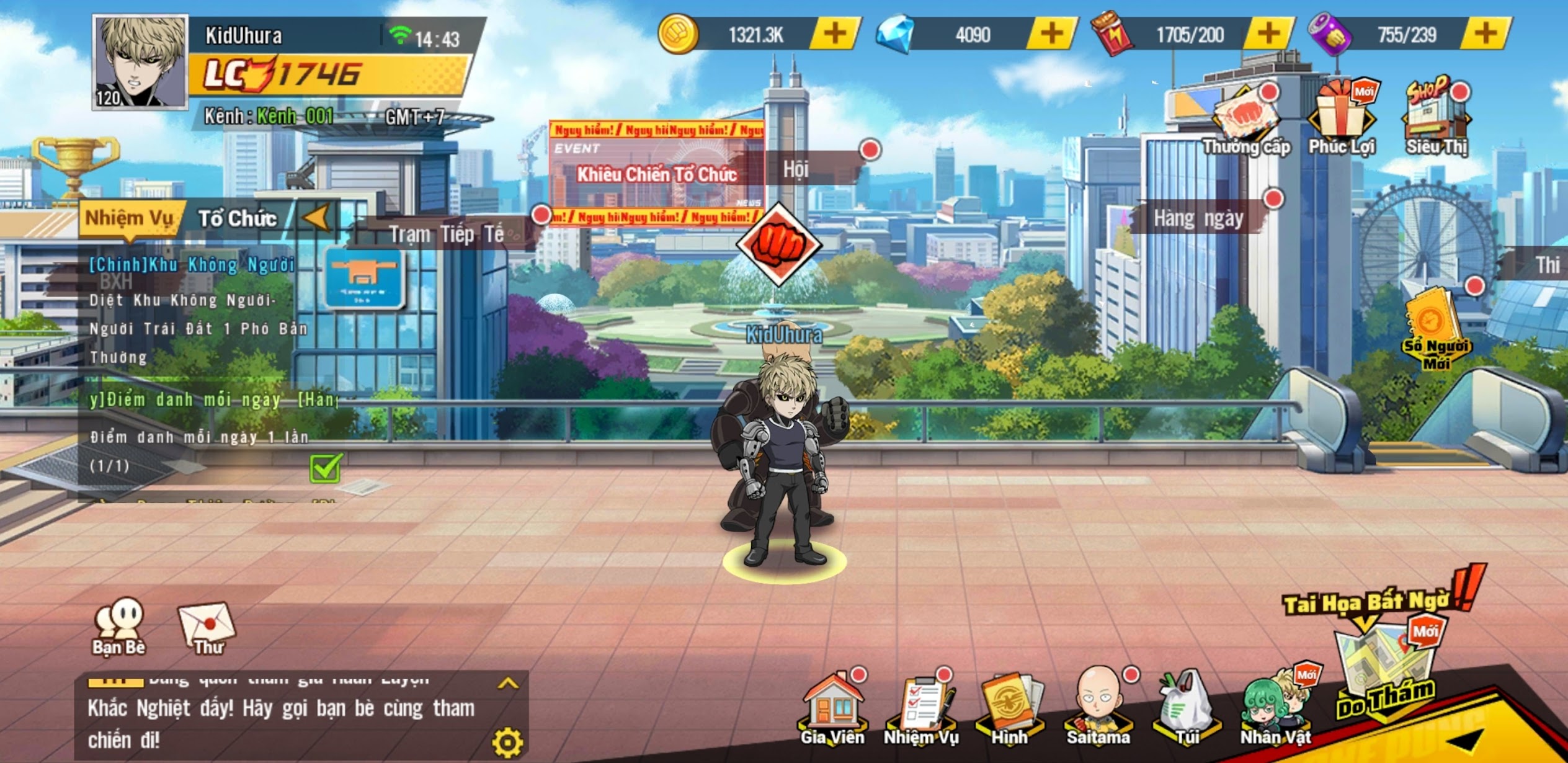Check the Thư mailbox
1568x763 pixels.
pyautogui.click(x=207, y=628)
